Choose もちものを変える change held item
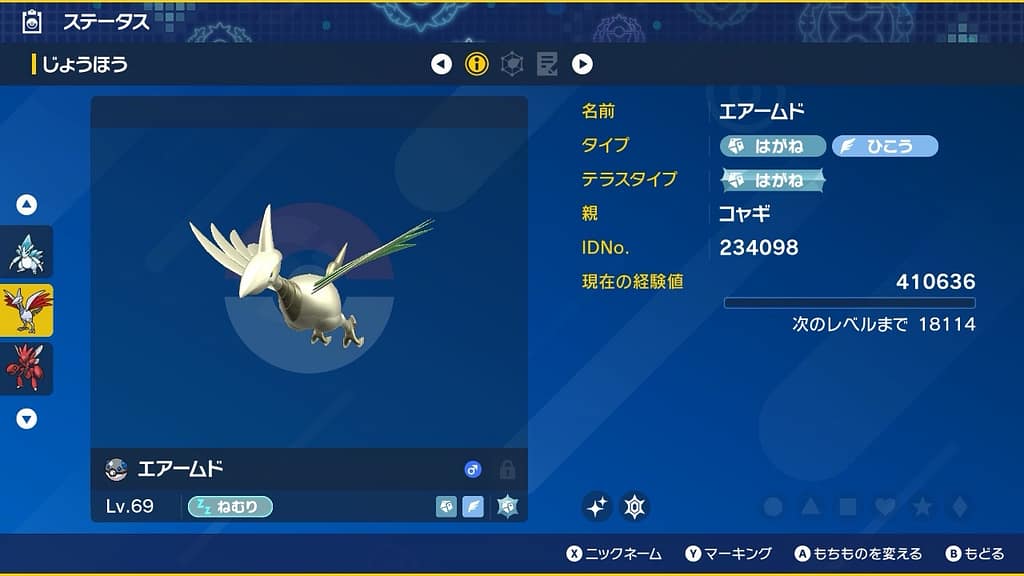 (x=858, y=553)
